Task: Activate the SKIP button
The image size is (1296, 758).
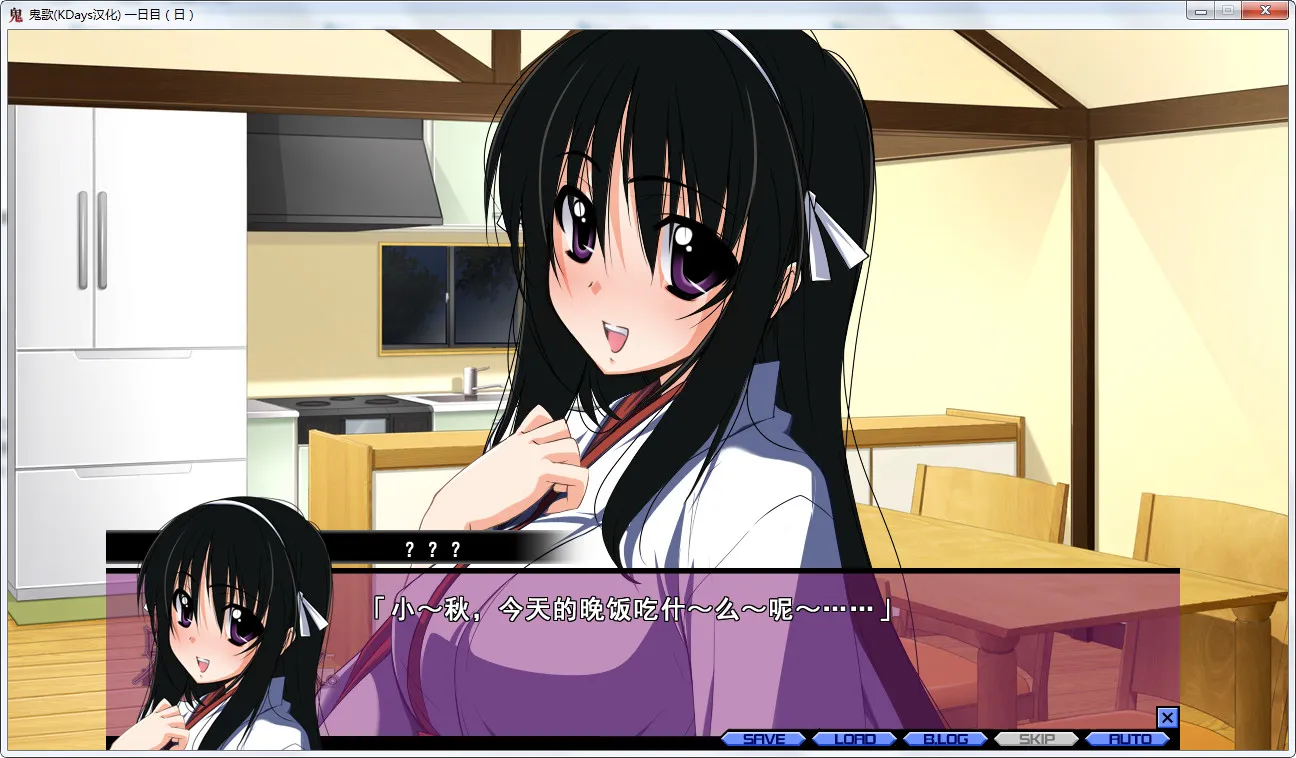Action: point(1036,739)
